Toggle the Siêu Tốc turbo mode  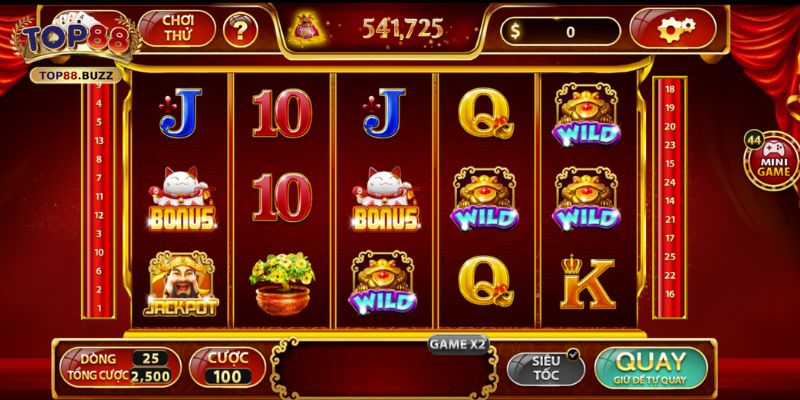(x=544, y=367)
